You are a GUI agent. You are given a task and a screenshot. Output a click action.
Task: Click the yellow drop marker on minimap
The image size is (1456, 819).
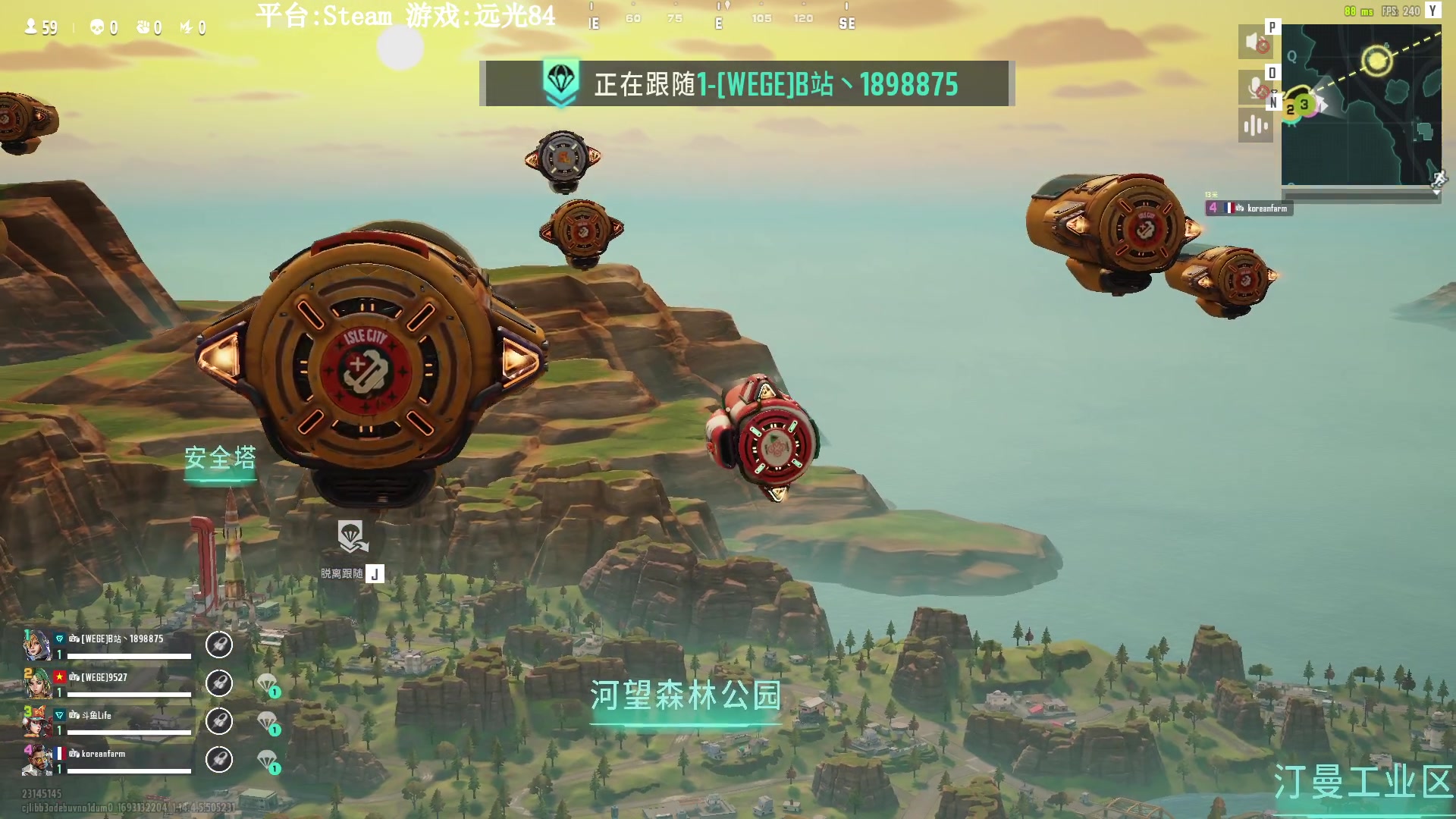coord(1376,60)
